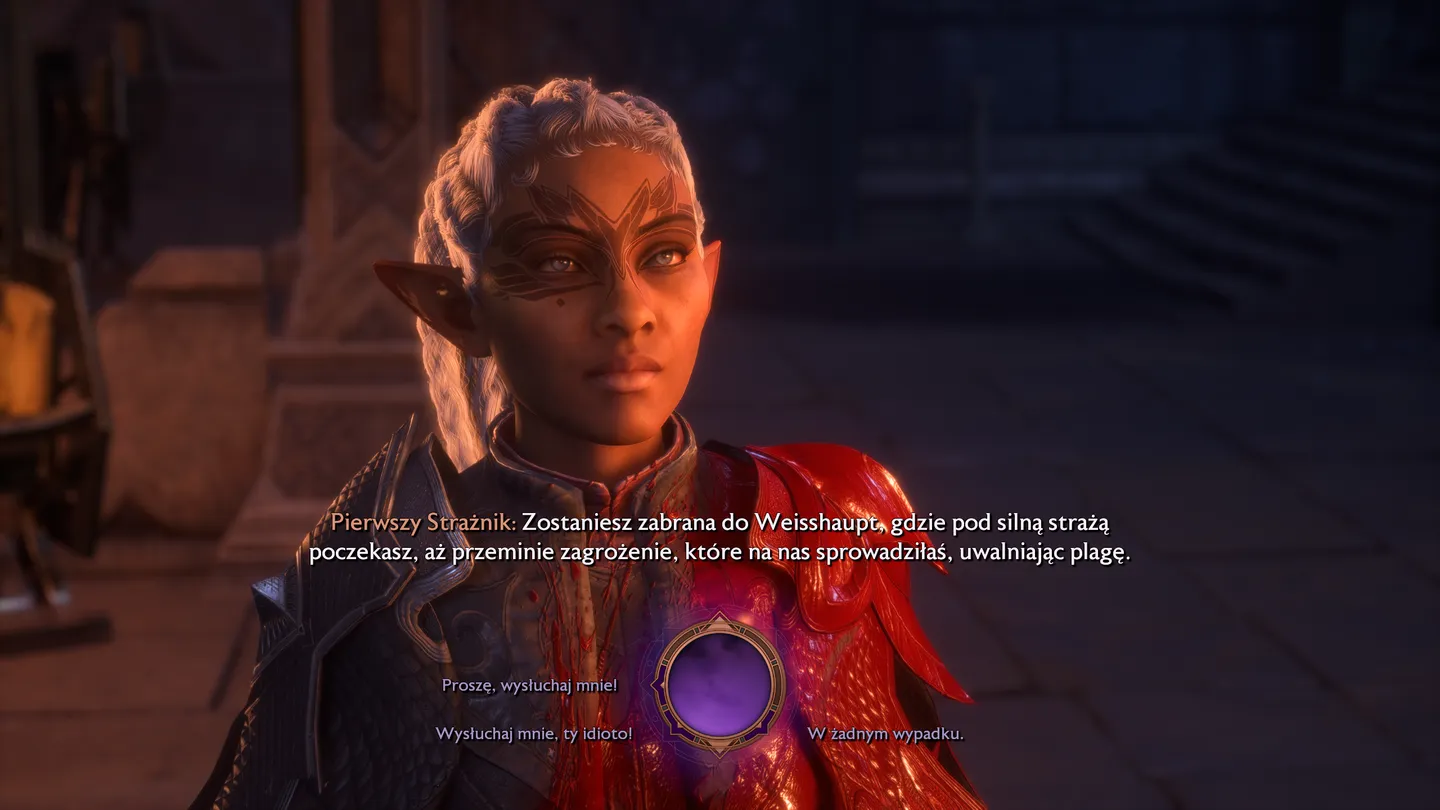Click the first line of subtitle text

[x=720, y=521]
